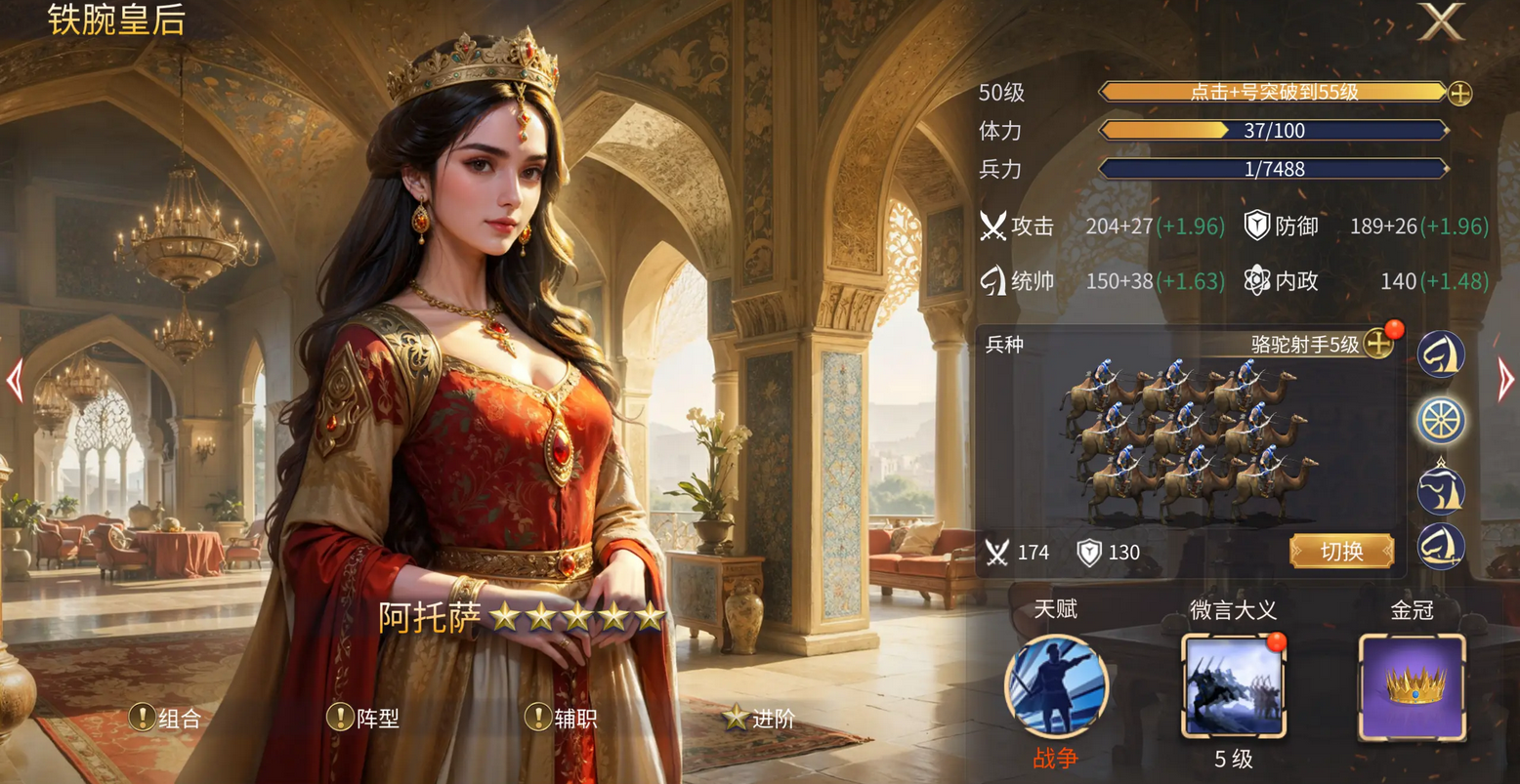Tap the plus to break through to level 55
Screen dimensions: 1520x784
click(1459, 93)
